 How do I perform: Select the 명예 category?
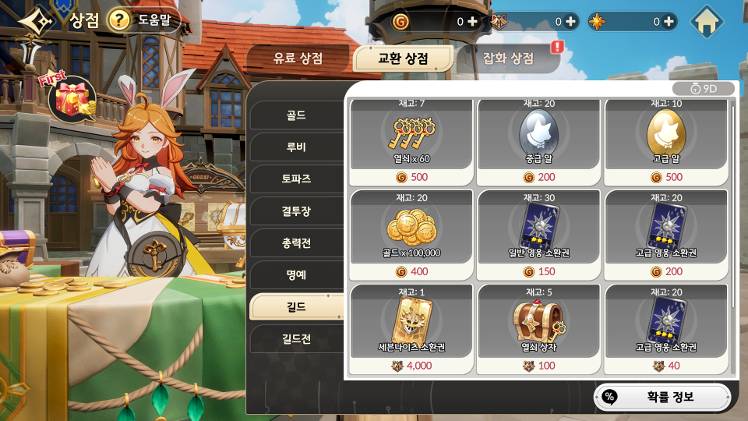[295, 274]
